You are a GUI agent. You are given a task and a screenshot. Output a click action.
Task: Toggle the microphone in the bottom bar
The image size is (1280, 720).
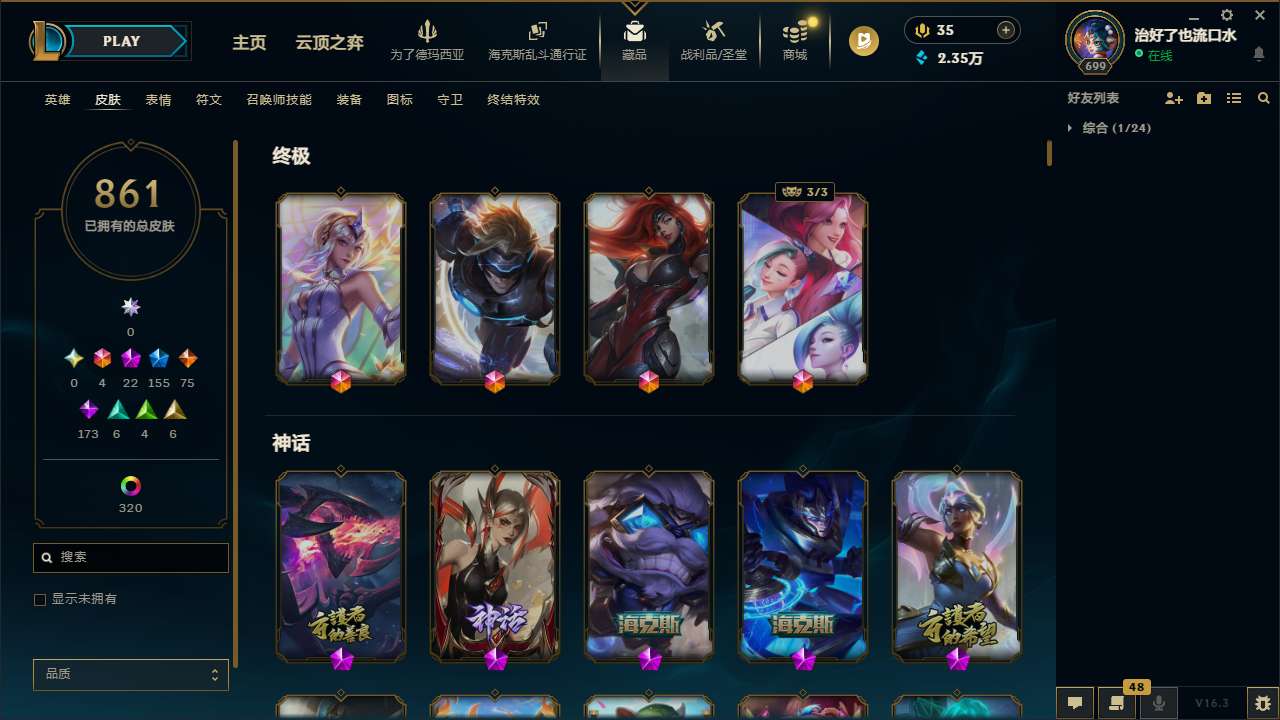pos(1160,703)
